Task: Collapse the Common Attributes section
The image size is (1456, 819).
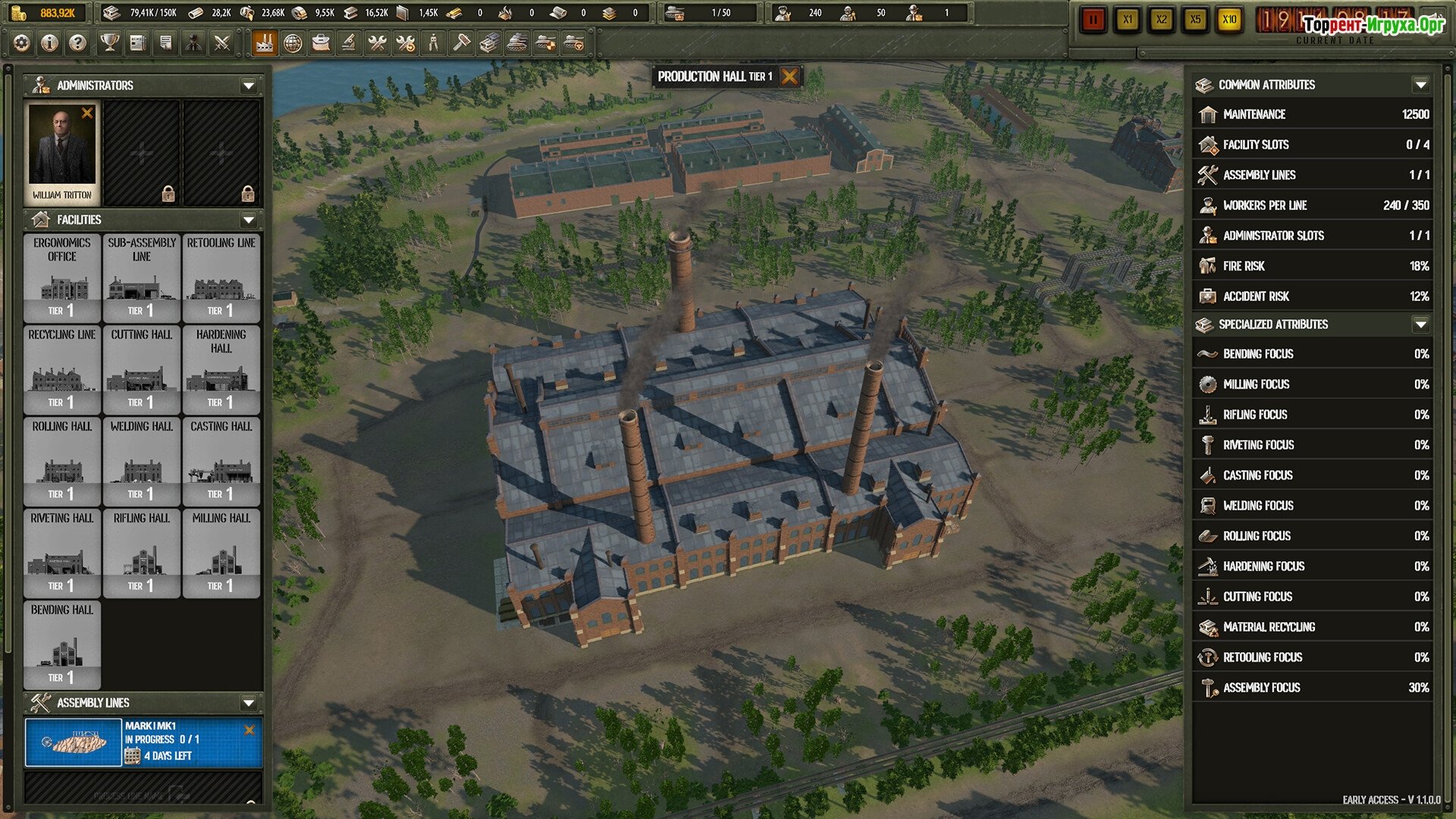Action: point(1420,85)
